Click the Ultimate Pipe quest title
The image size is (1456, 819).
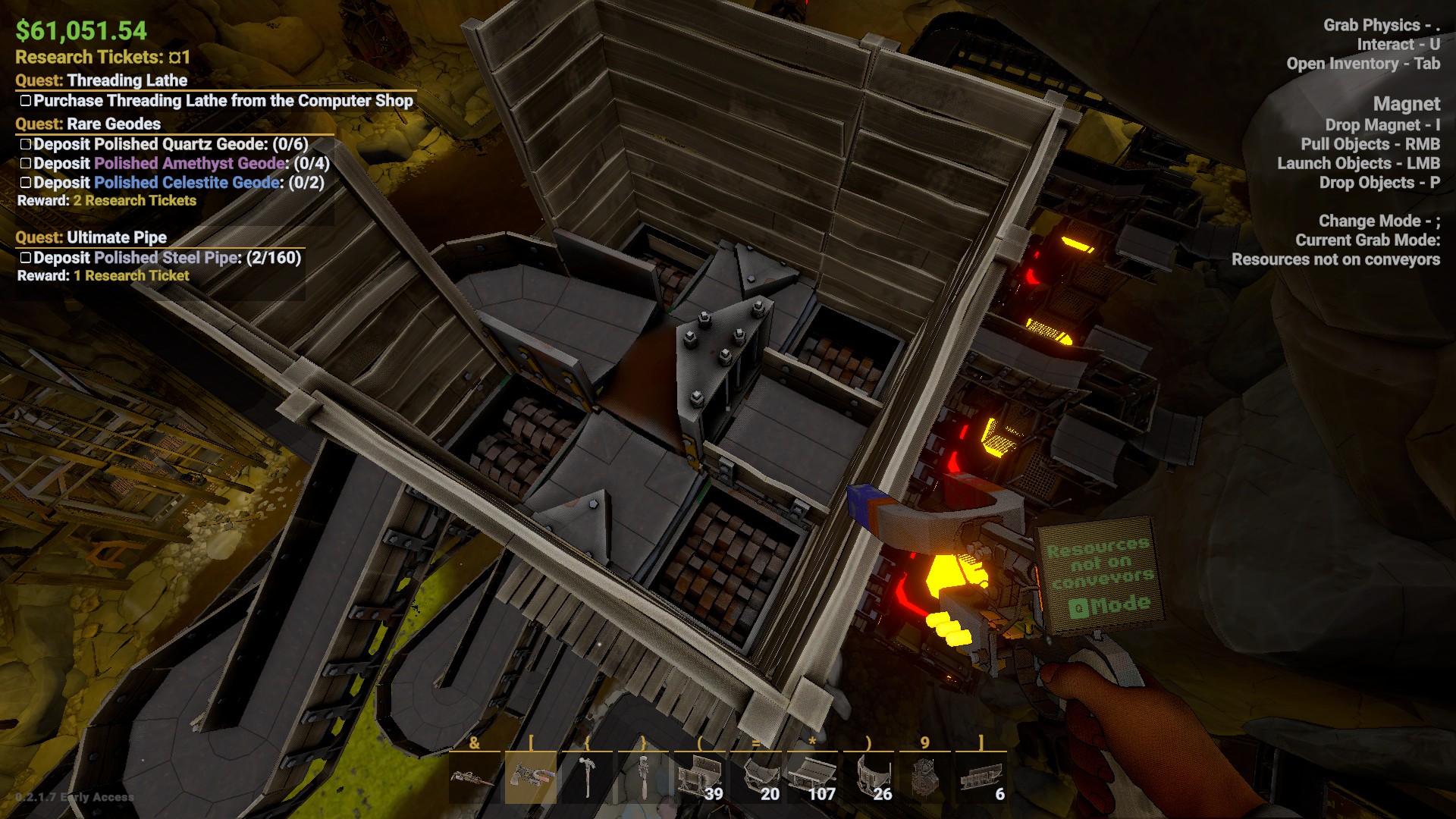click(117, 237)
